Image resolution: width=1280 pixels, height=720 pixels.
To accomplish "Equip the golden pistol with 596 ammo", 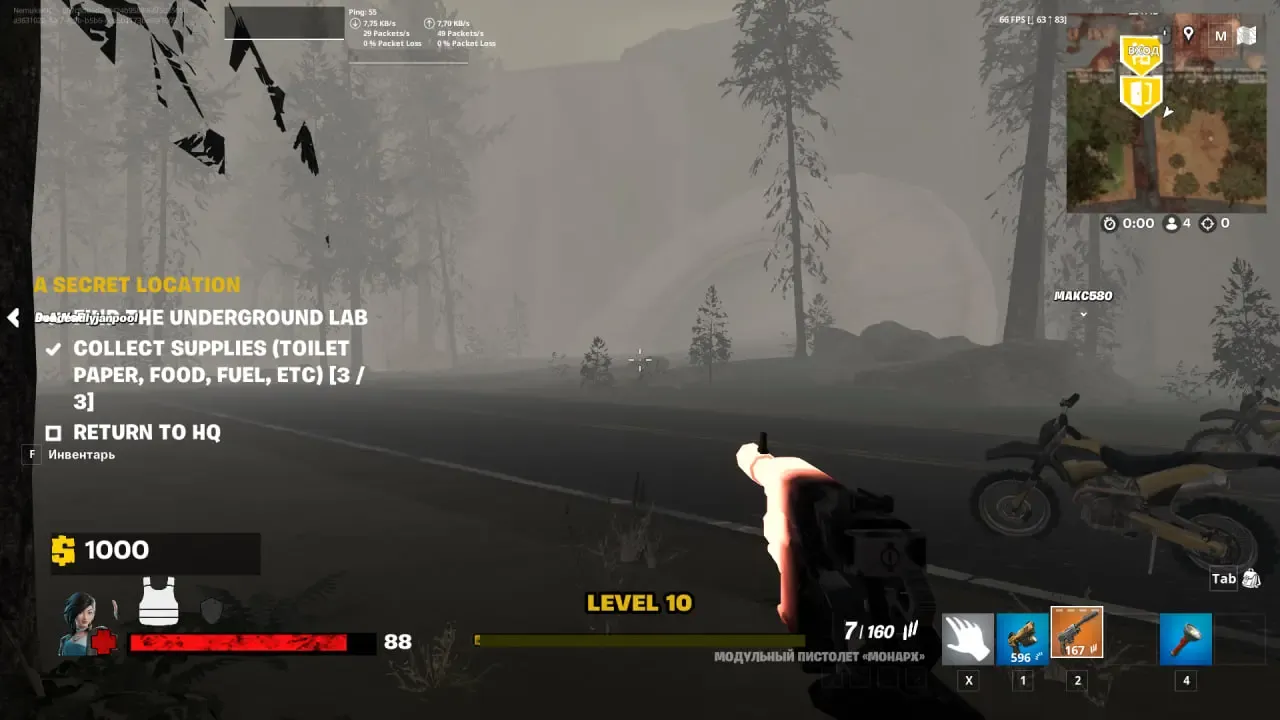I will click(1022, 640).
